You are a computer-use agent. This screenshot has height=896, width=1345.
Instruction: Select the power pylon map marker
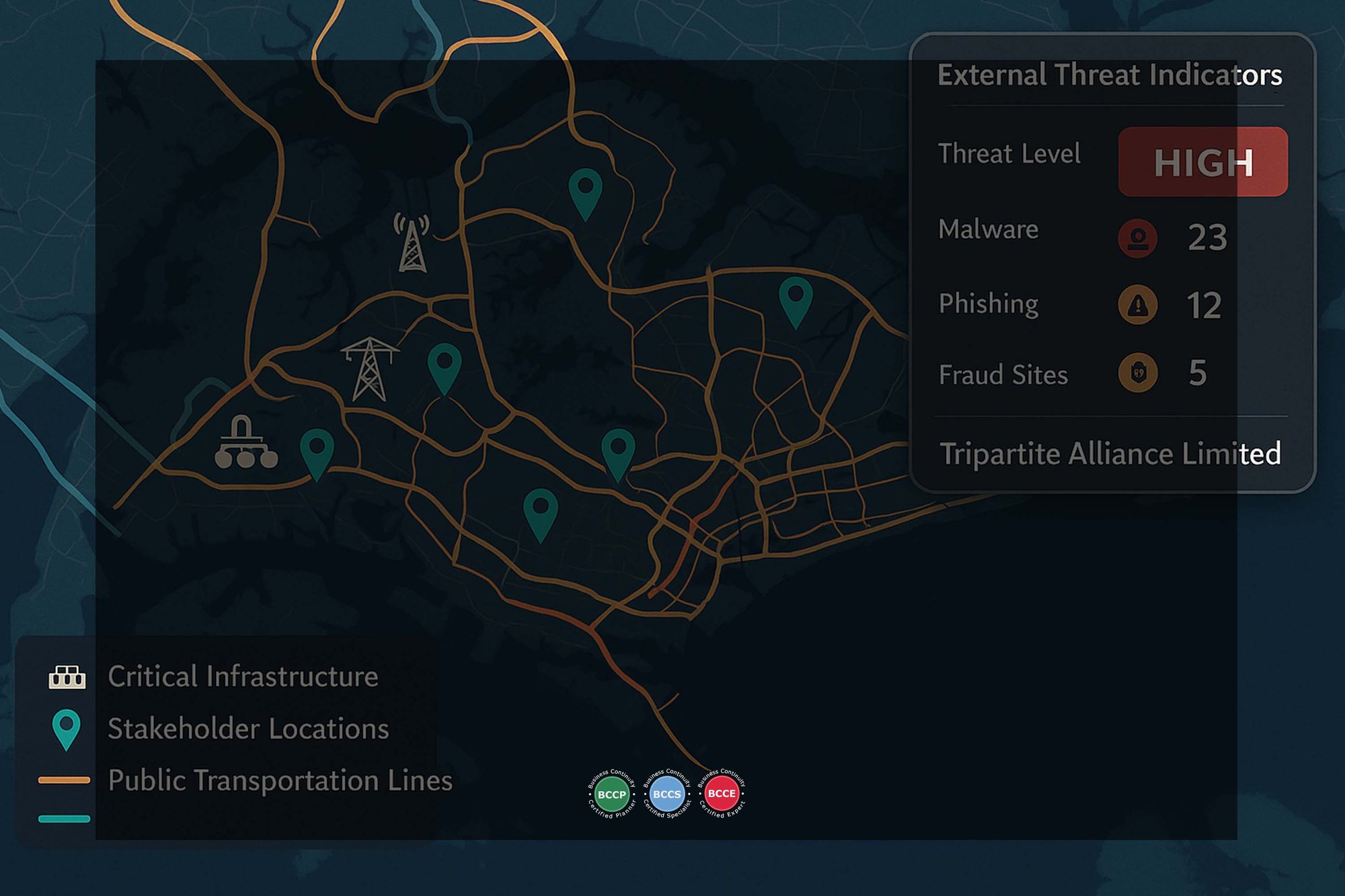pyautogui.click(x=369, y=369)
